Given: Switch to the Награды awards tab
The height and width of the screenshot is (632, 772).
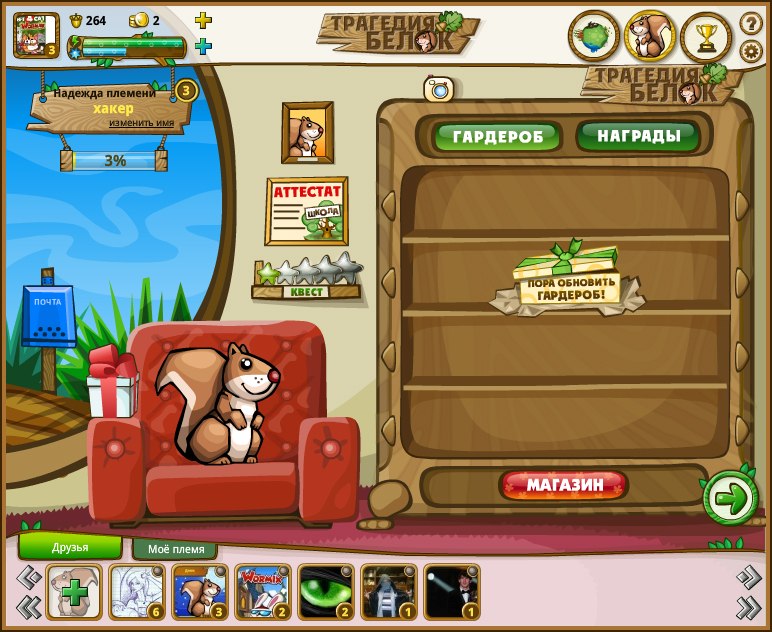Looking at the screenshot, I should click(x=639, y=135).
